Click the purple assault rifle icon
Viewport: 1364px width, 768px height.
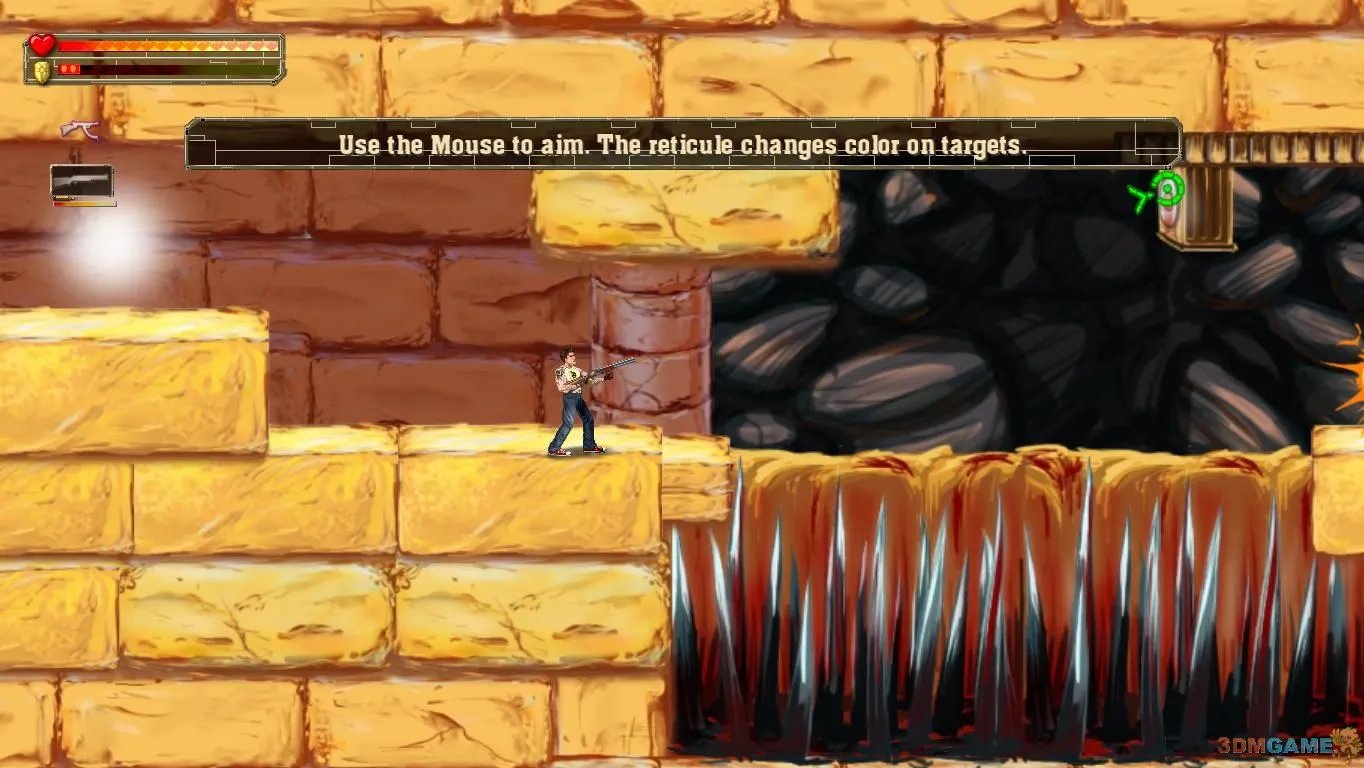80,129
